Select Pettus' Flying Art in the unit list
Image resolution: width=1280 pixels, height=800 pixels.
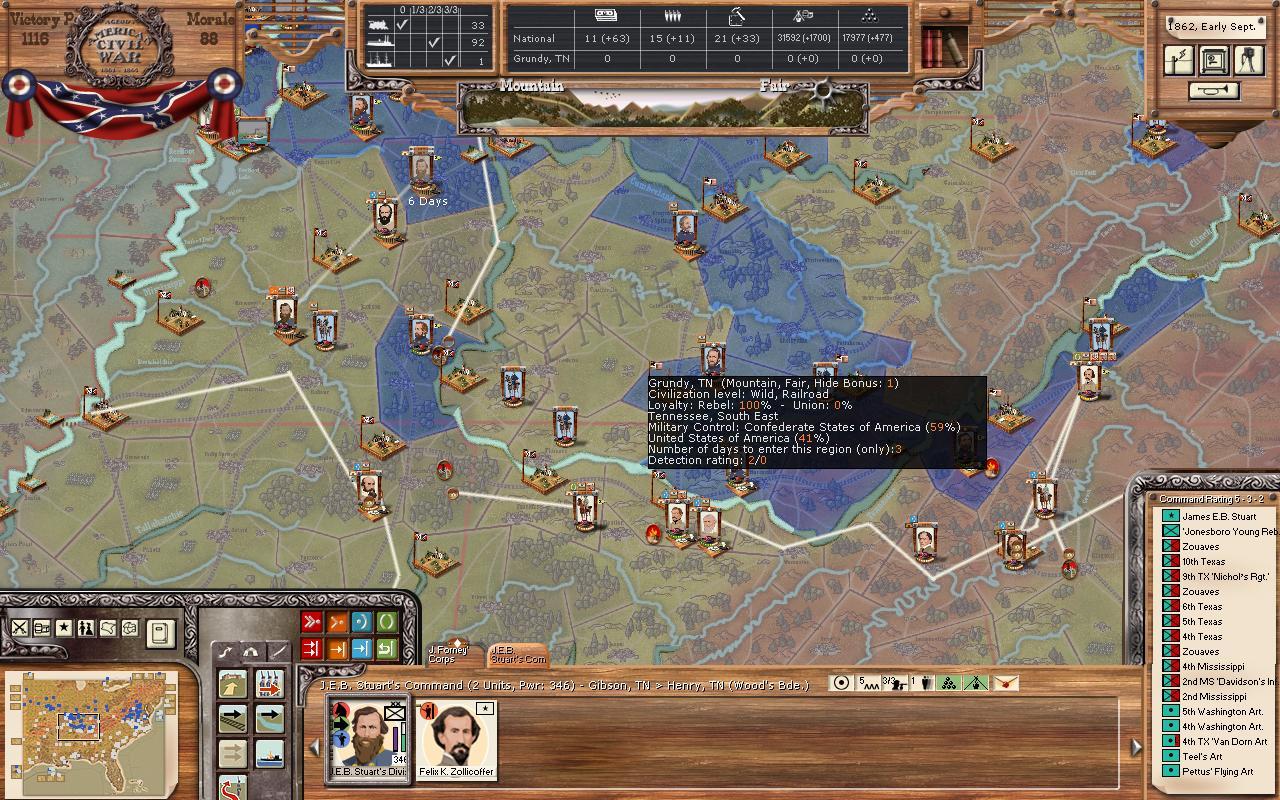tap(1217, 771)
